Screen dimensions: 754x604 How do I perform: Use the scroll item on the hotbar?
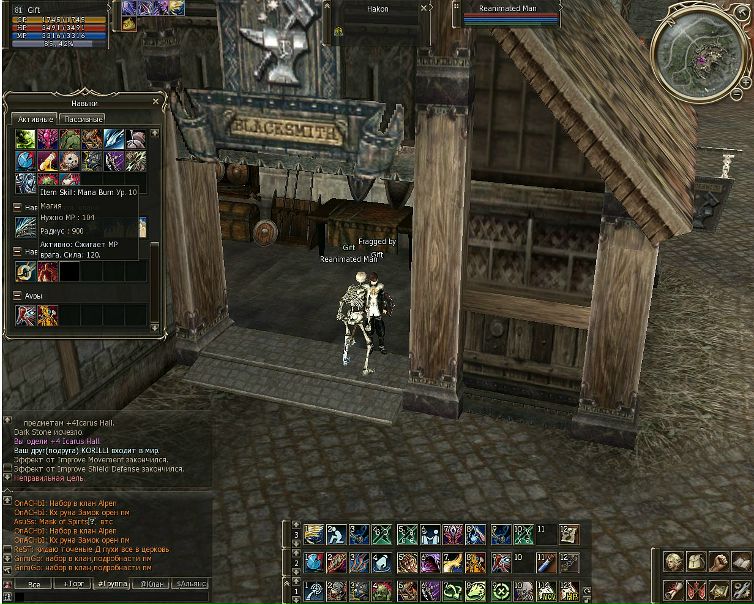tap(568, 535)
